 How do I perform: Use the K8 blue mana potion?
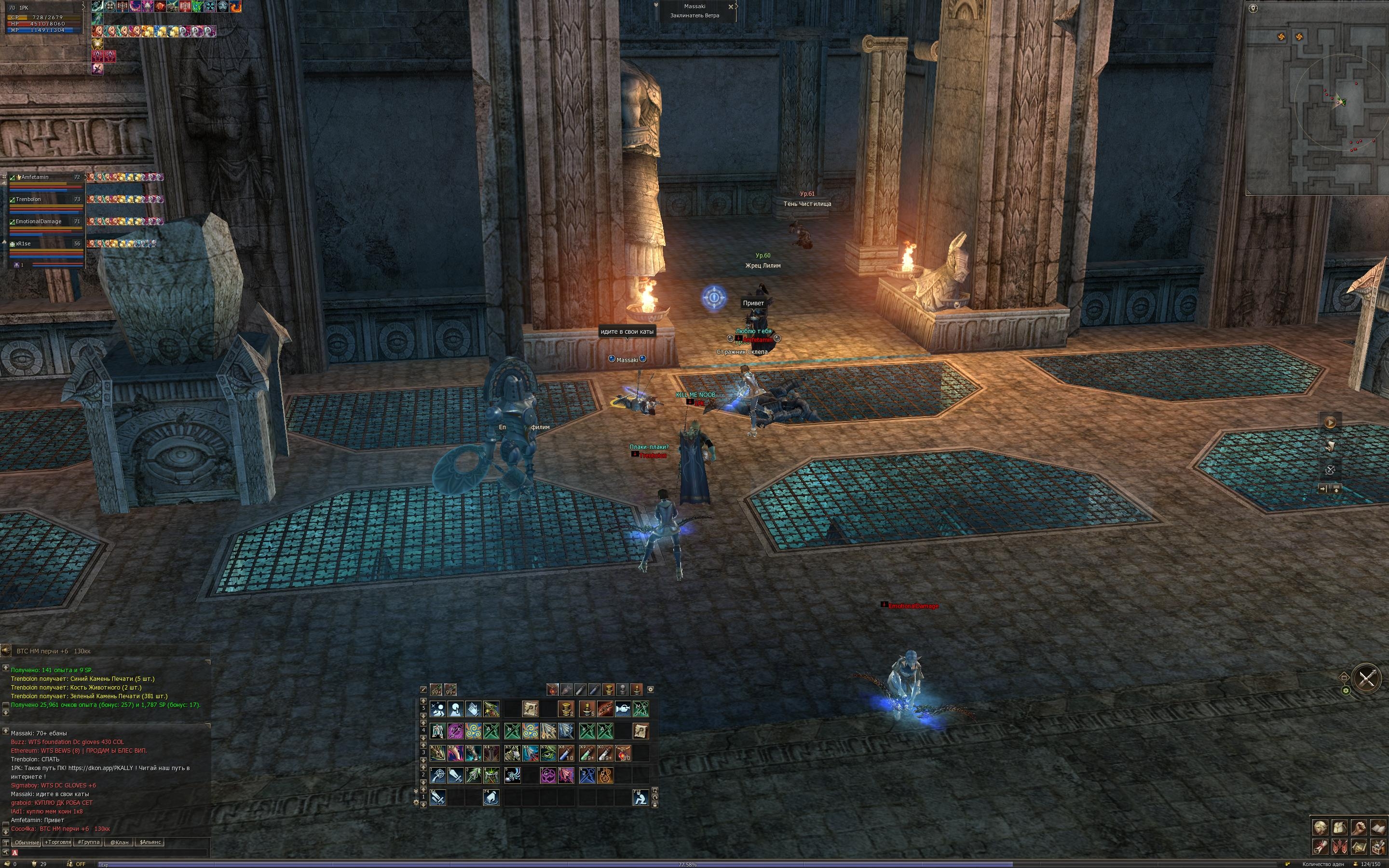[566, 753]
